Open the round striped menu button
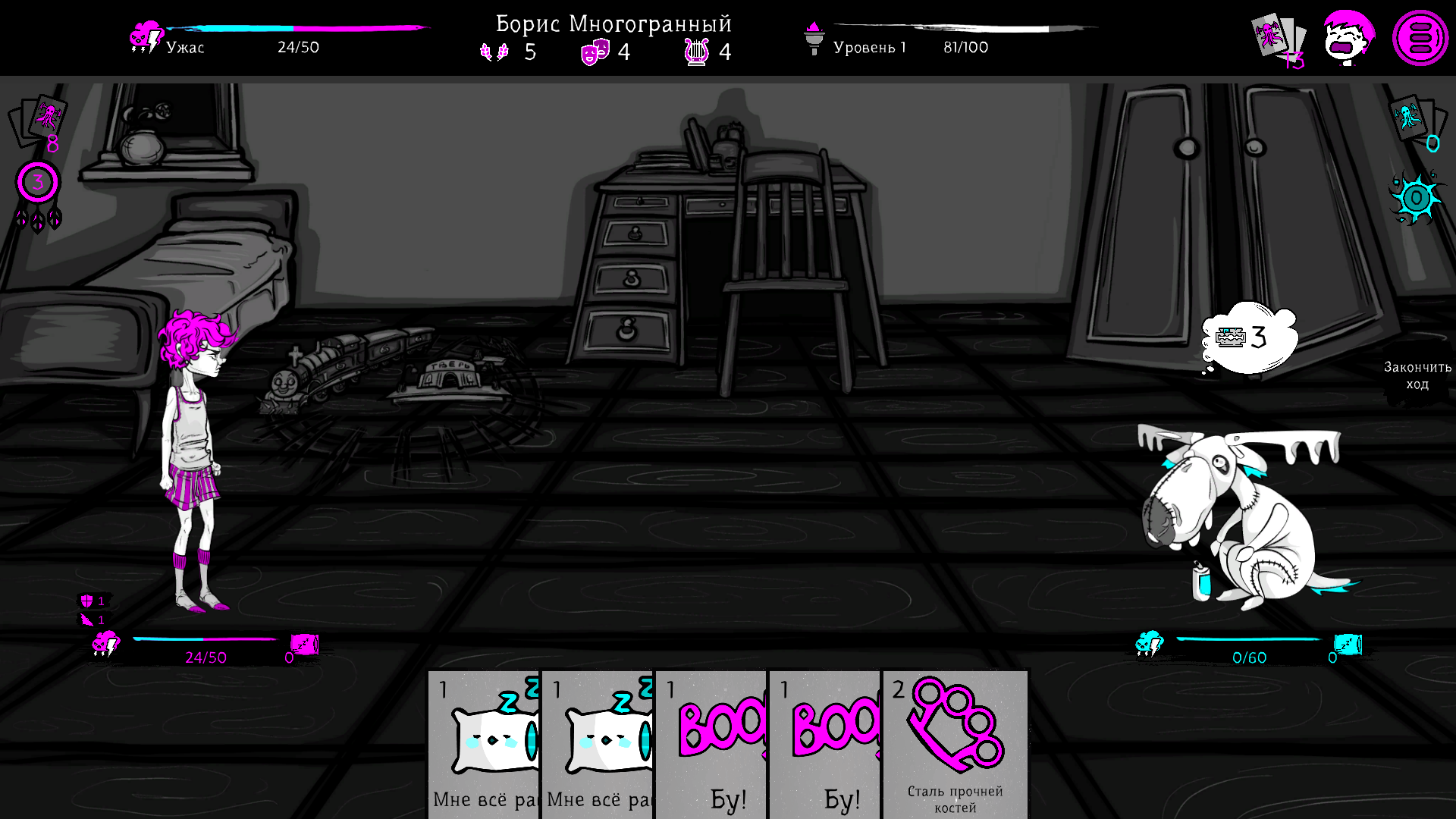 1420,38
